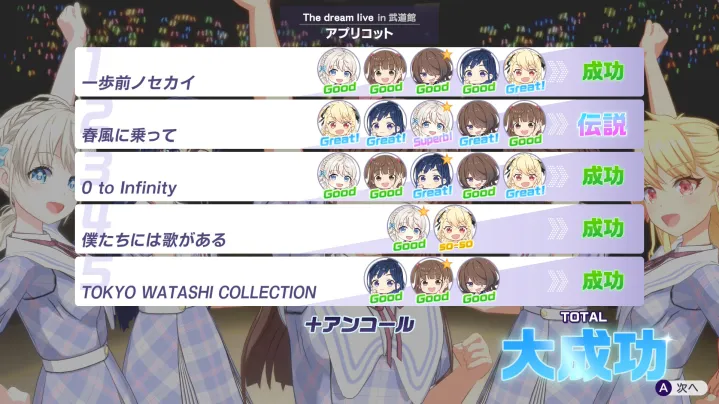Select the 春風に乗って song row
Image resolution: width=719 pixels, height=404 pixels.
190,124
